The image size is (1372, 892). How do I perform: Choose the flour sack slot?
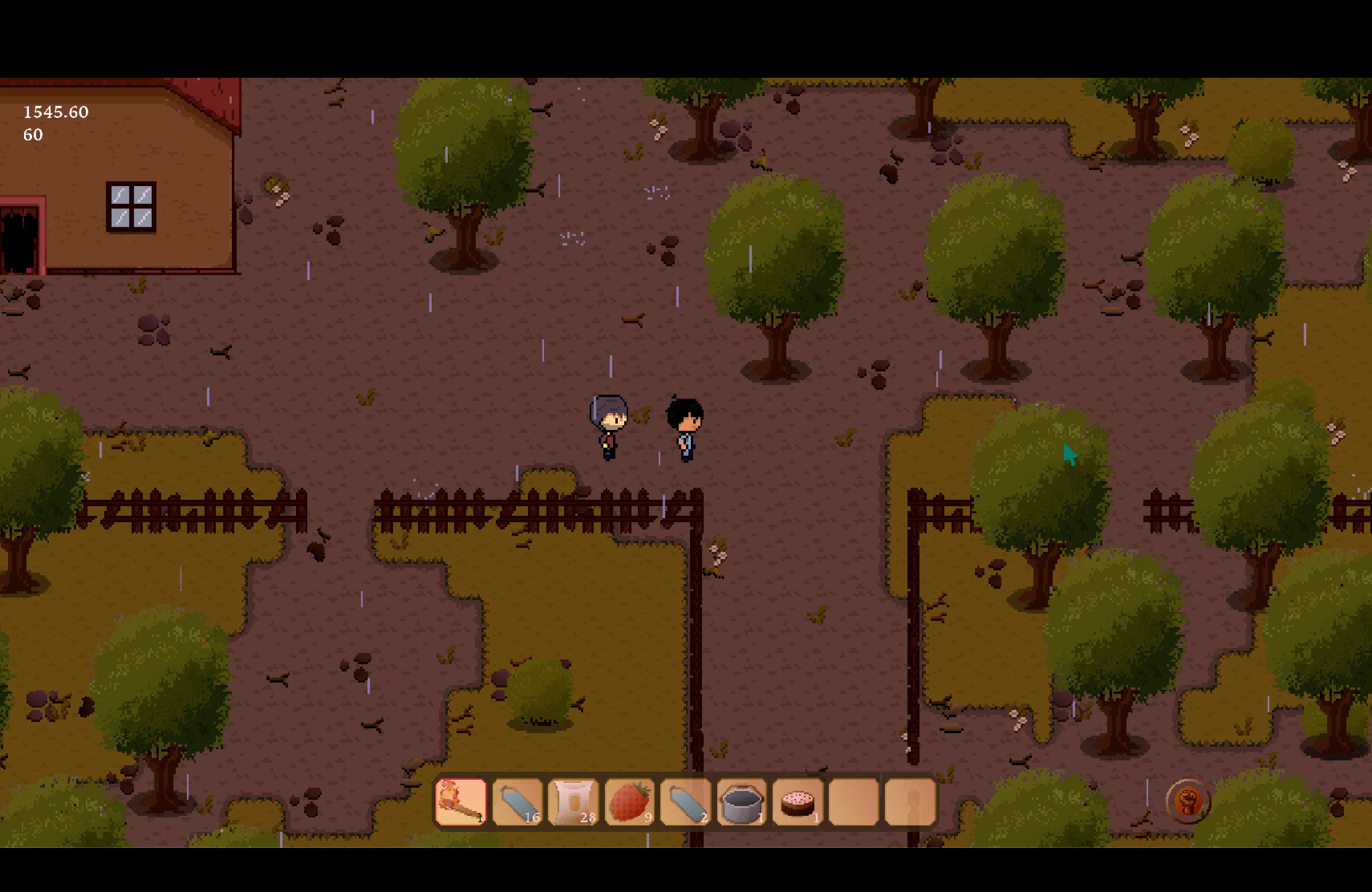tap(573, 801)
